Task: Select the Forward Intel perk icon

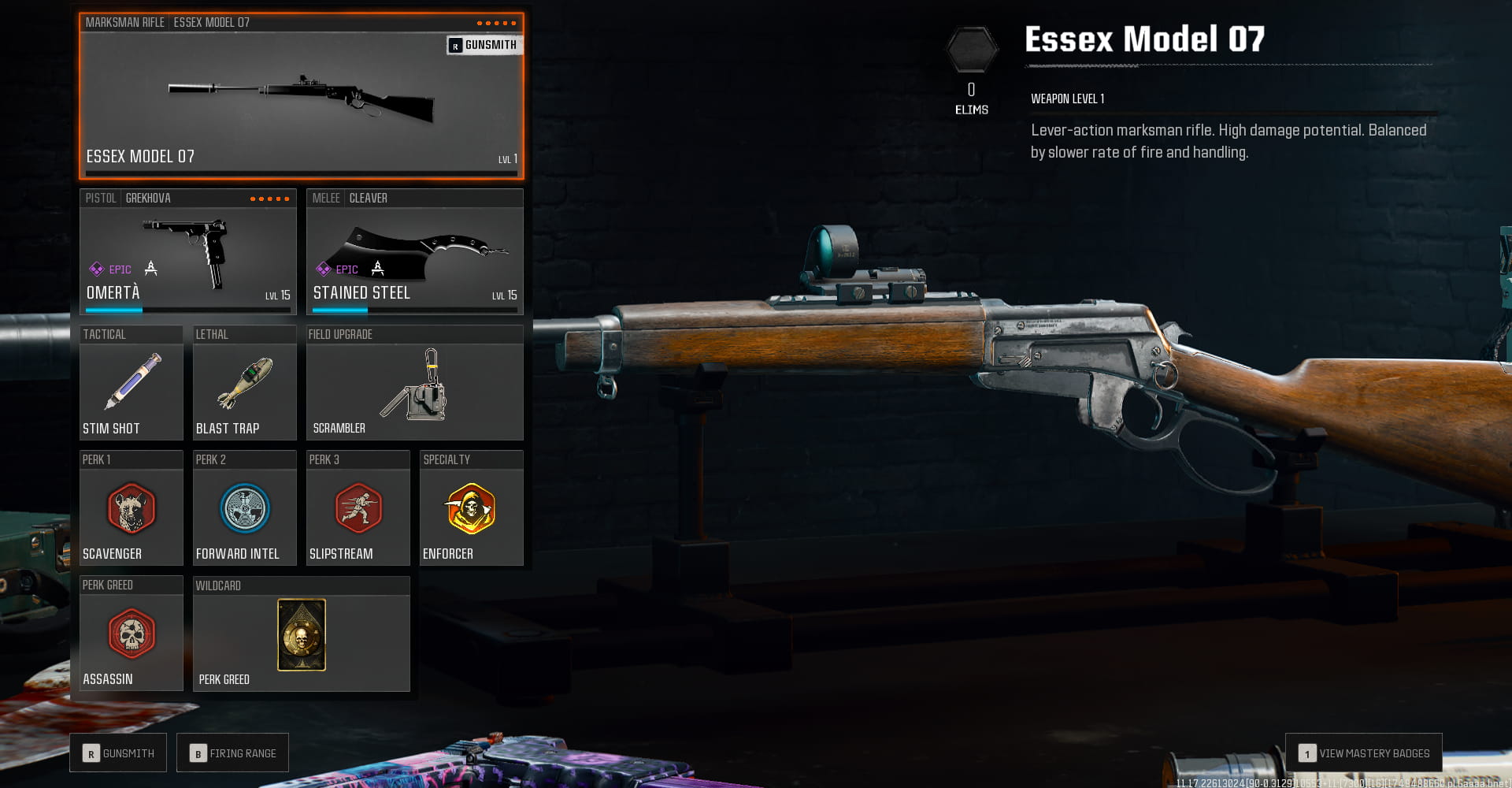Action: [x=244, y=511]
